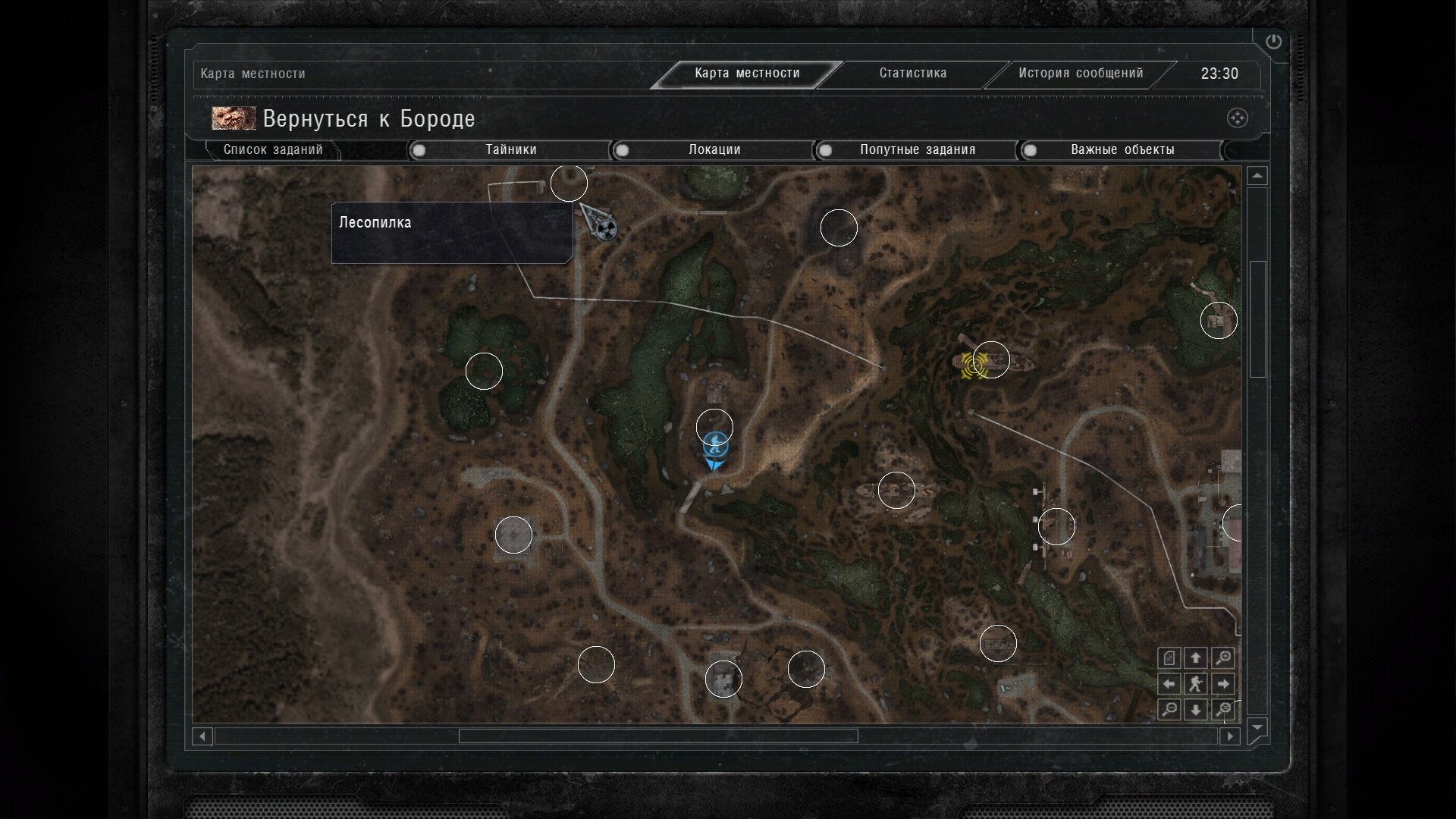Toggle the Локации map filter
Viewport: 1456px width, 819px height.
[x=714, y=150]
